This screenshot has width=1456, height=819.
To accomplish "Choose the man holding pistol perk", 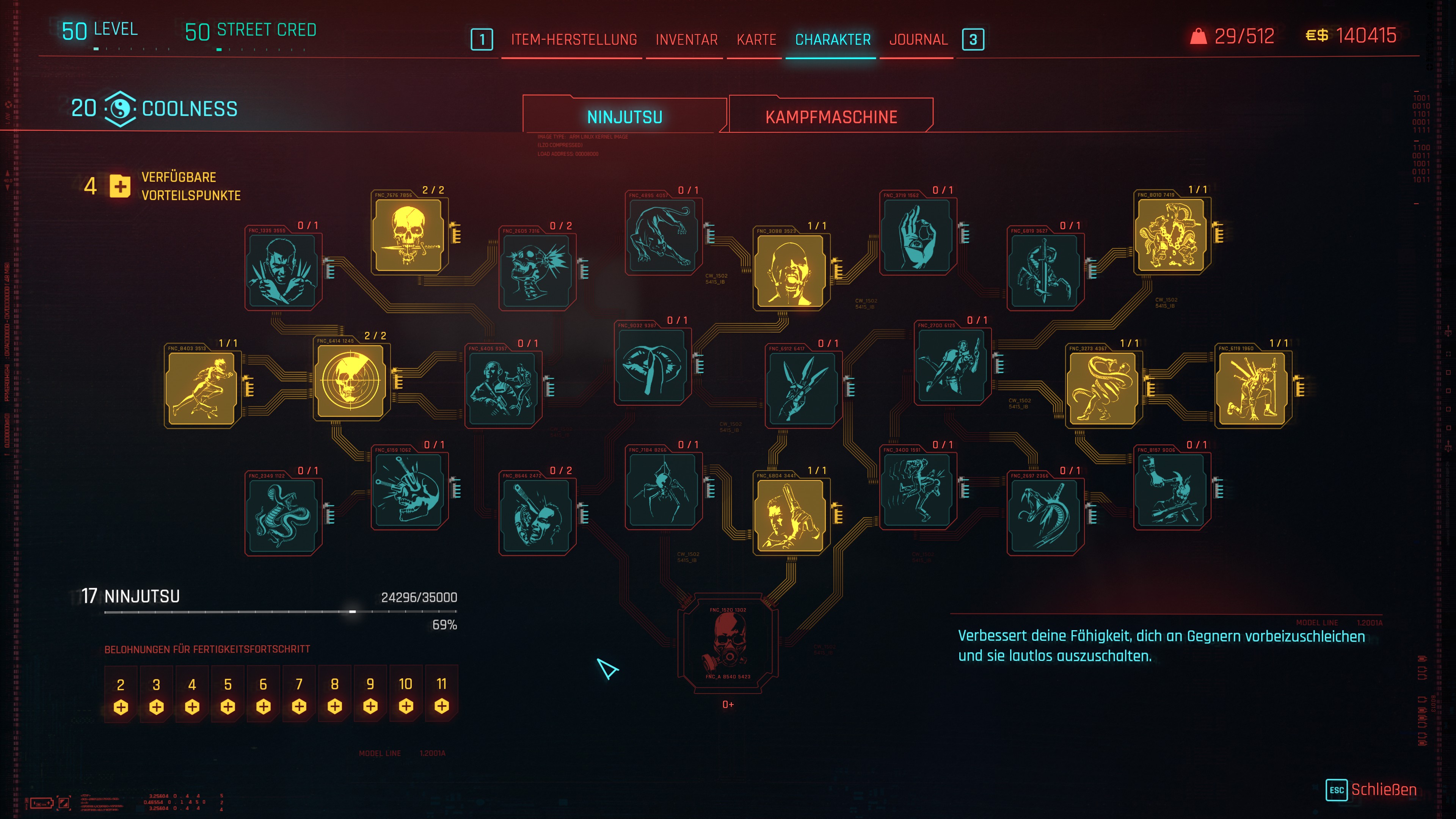I will [790, 515].
